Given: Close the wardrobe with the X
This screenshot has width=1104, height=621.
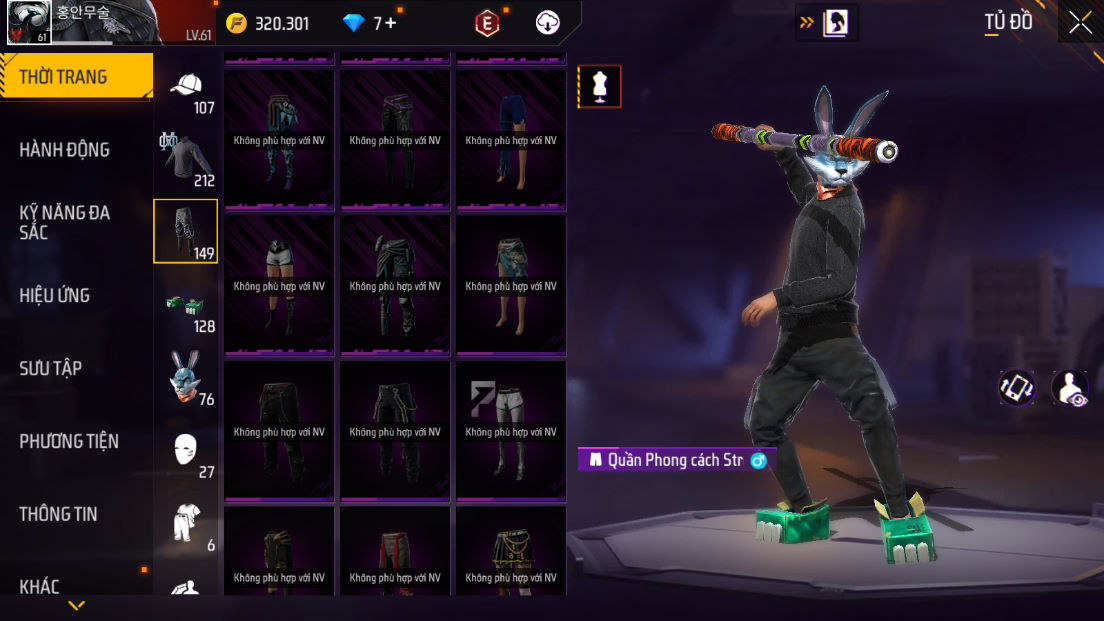Looking at the screenshot, I should 1080,22.
